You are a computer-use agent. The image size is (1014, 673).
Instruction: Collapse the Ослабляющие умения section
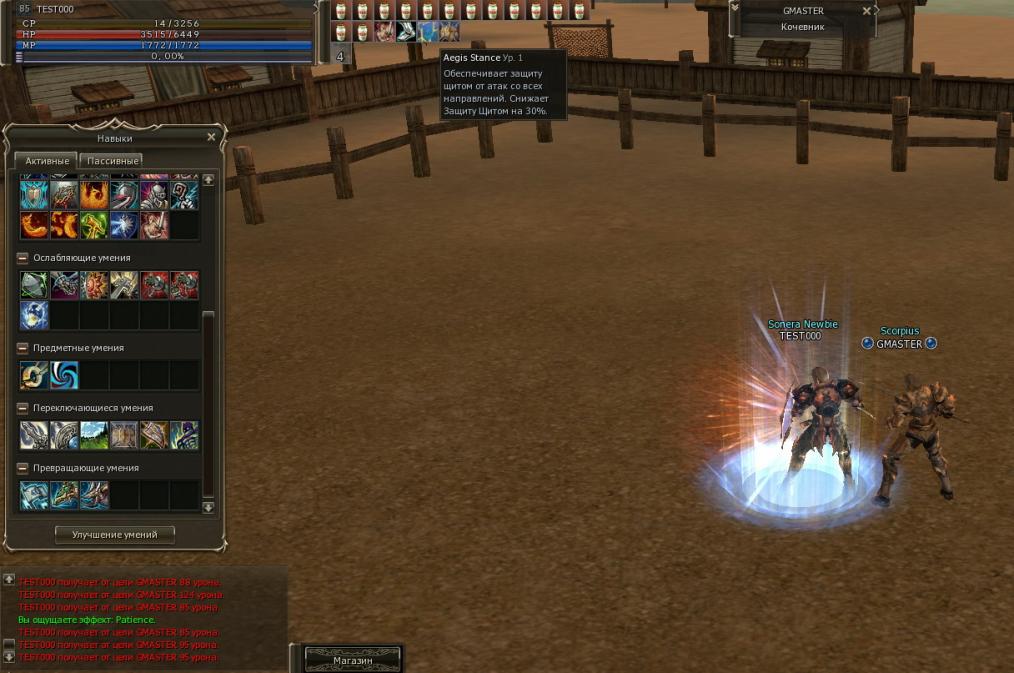pos(23,258)
